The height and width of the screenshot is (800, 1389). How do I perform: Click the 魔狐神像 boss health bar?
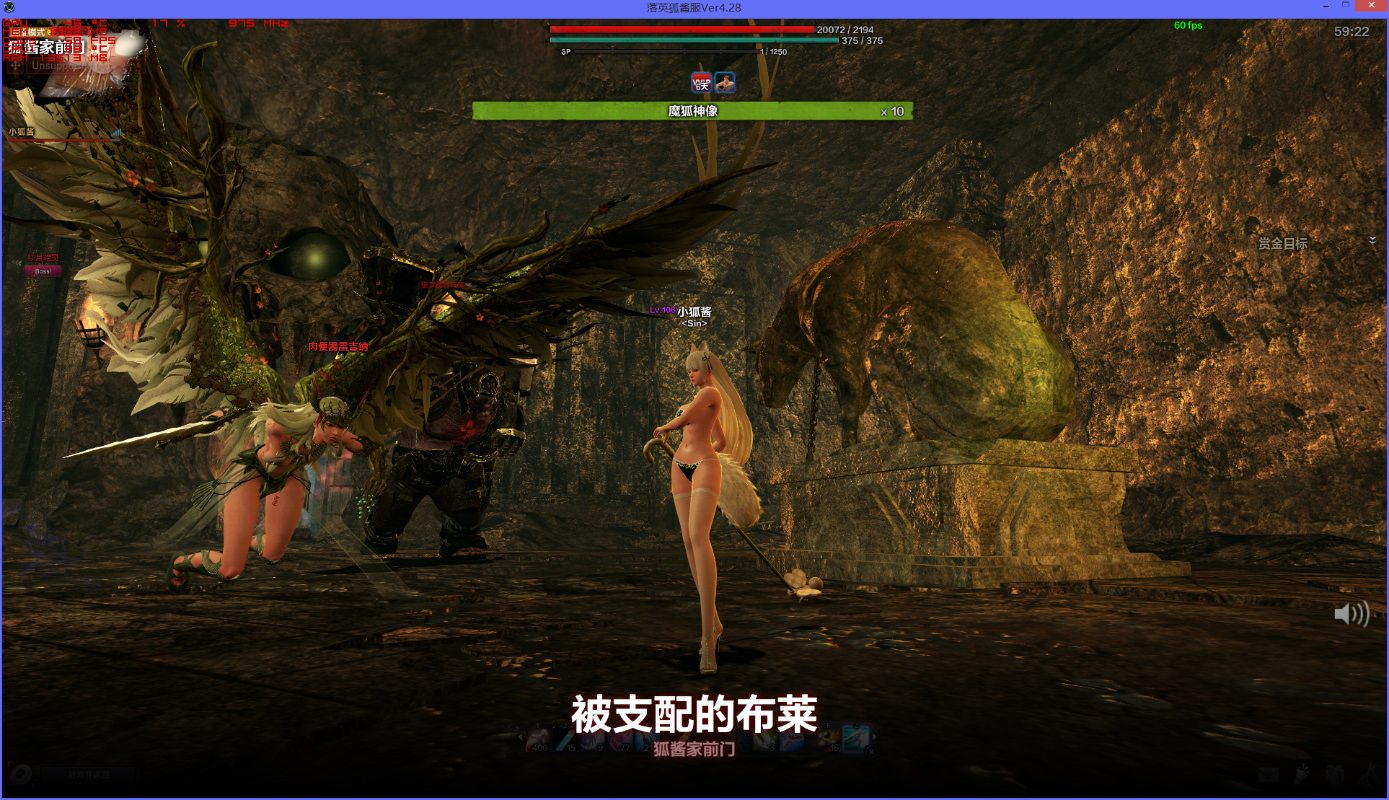point(692,111)
